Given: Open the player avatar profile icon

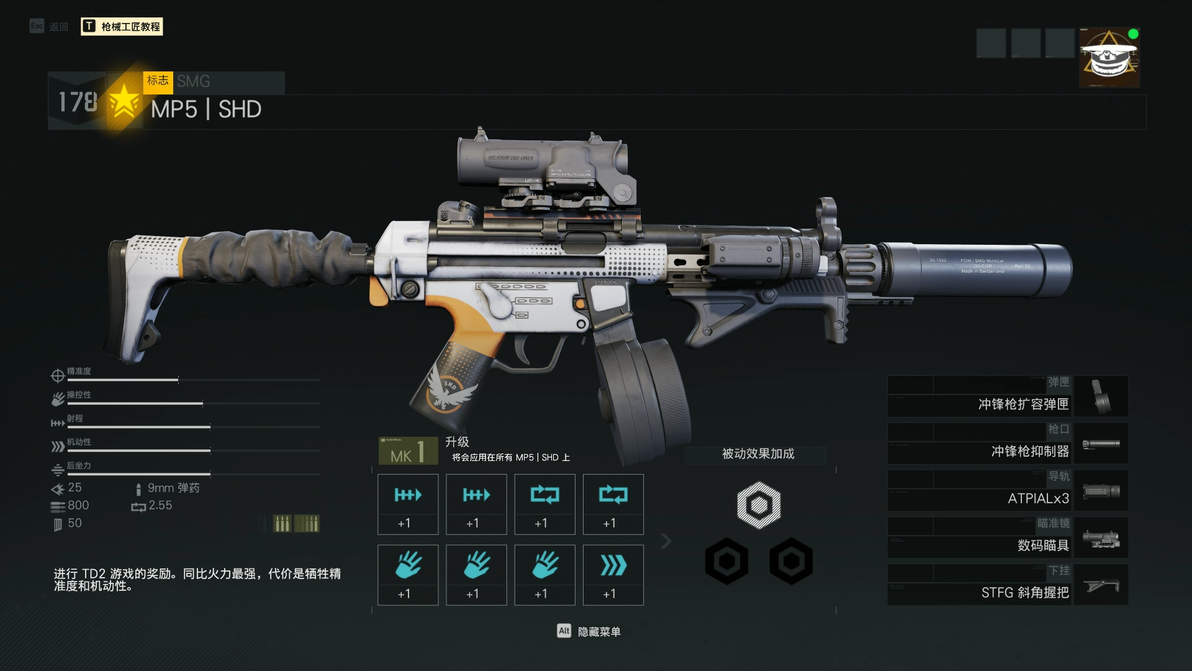Looking at the screenshot, I should 1109,58.
